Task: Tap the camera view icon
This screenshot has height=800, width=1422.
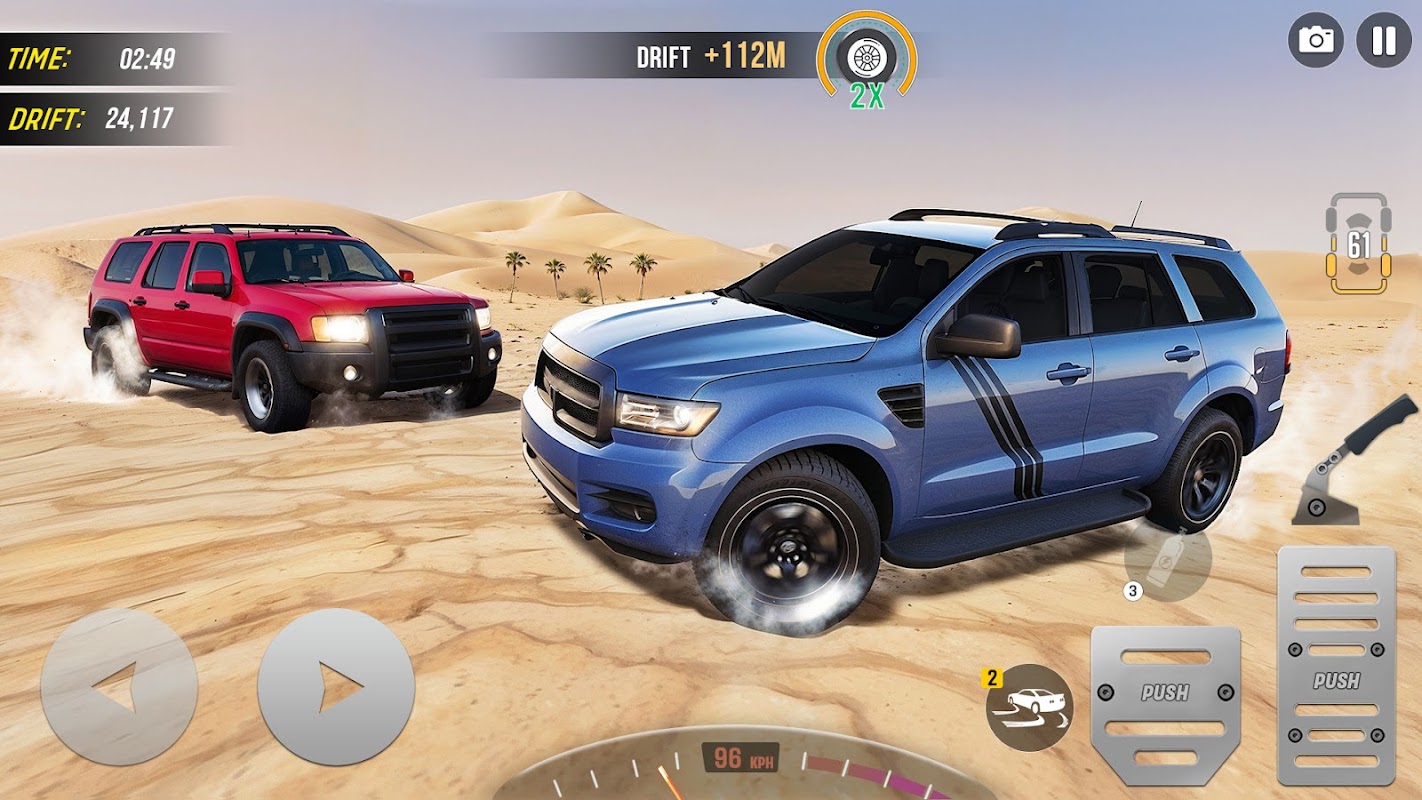Action: (1316, 40)
